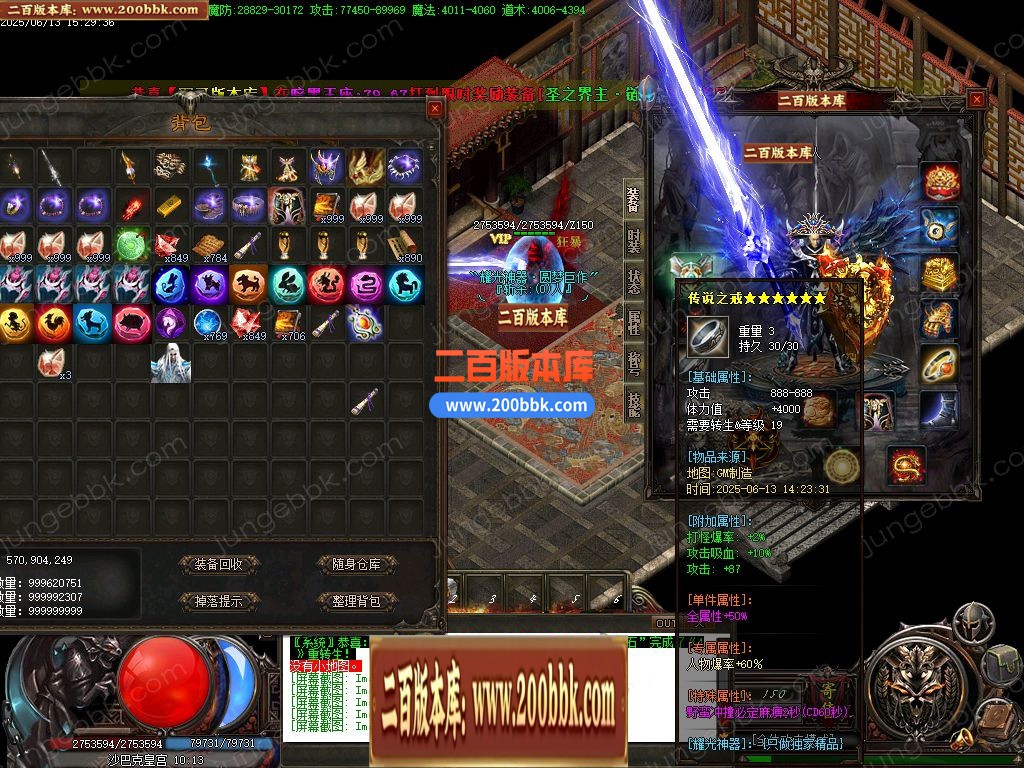Click the orange-gem ring equipment slot

tap(939, 365)
